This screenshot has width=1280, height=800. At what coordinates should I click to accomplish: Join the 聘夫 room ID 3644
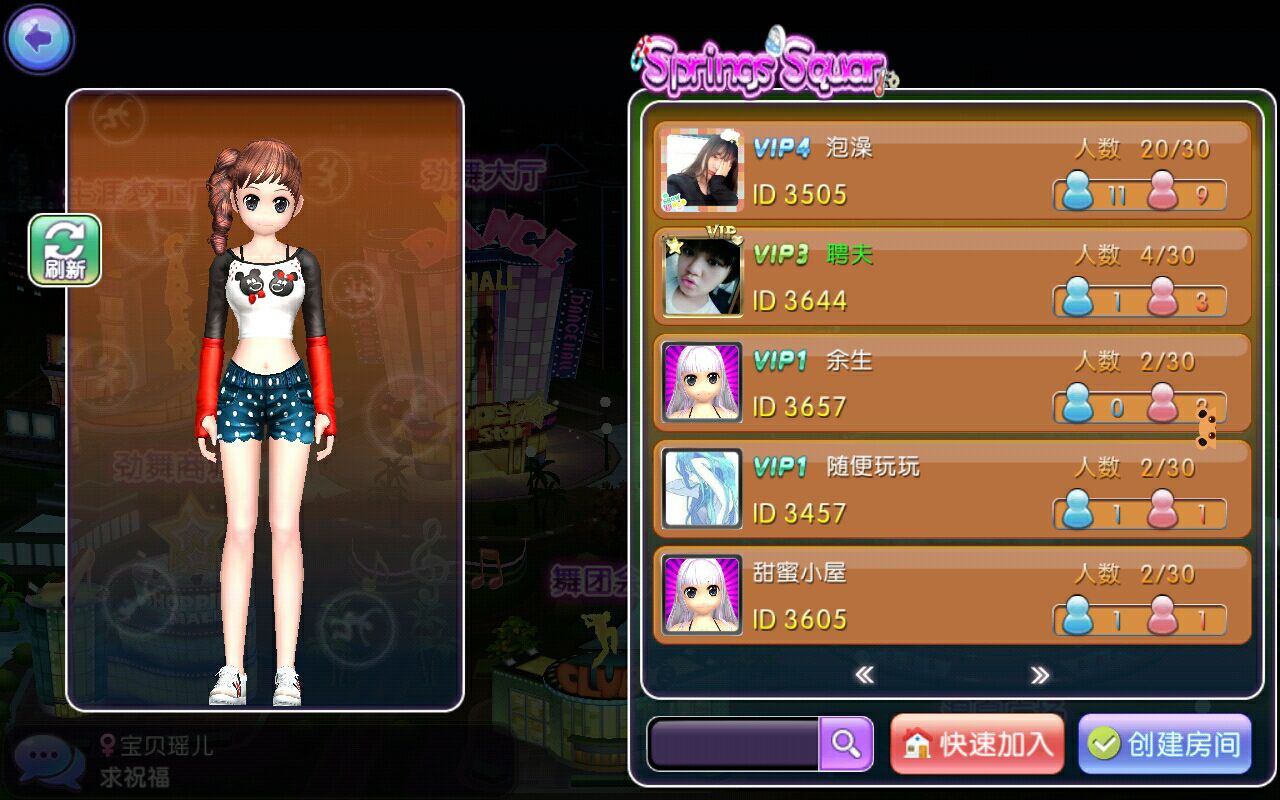950,277
